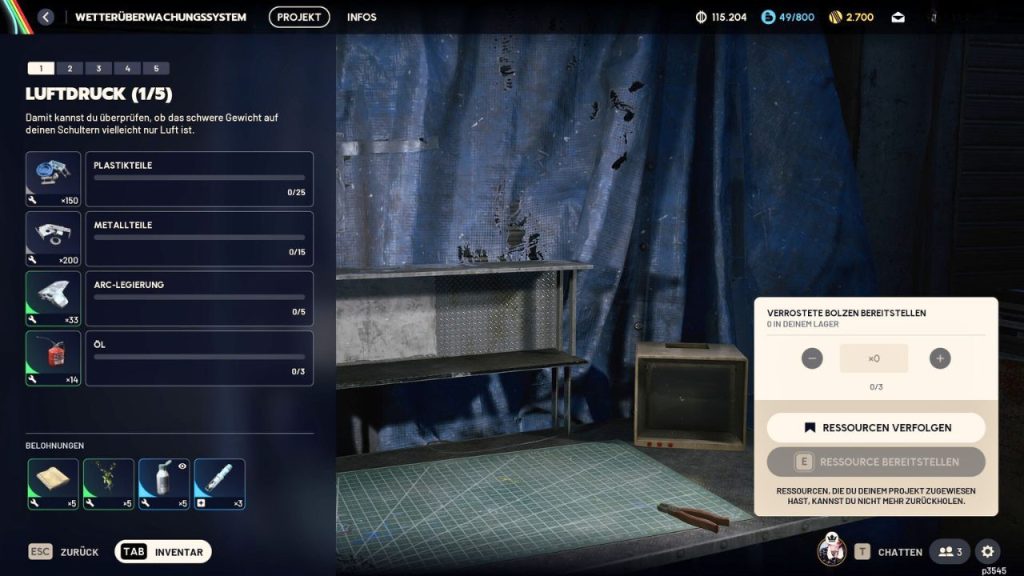
Task: Open project stage 4 tab
Action: [x=127, y=68]
